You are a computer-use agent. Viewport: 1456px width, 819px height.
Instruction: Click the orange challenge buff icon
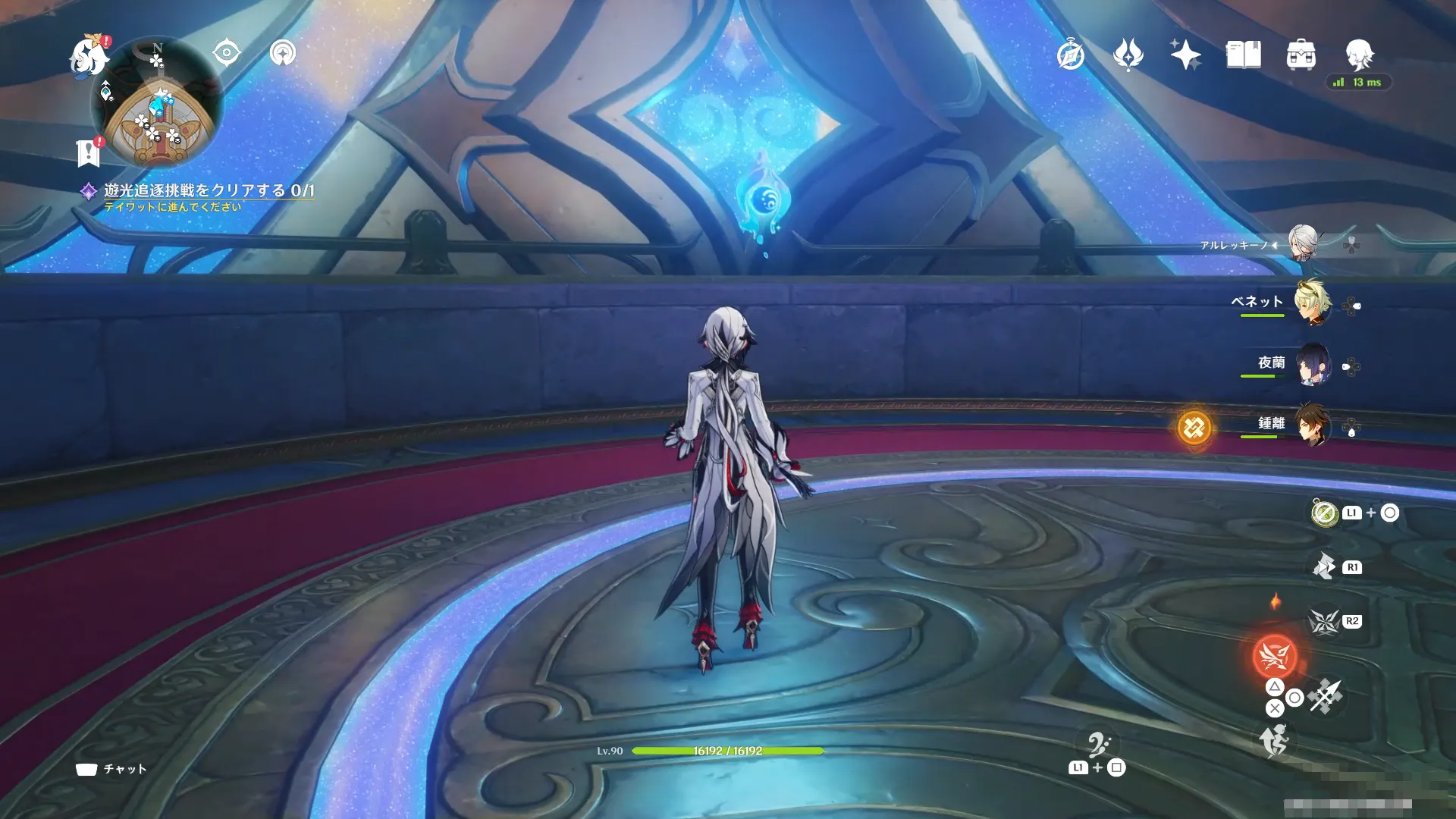tap(1194, 428)
